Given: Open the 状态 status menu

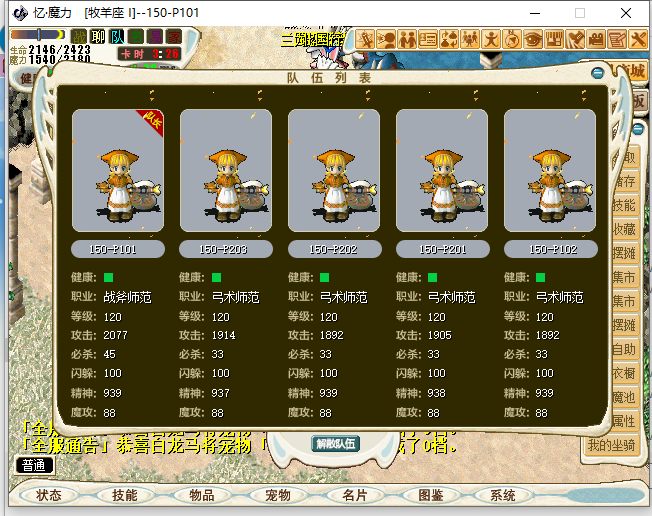Looking at the screenshot, I should click(49, 495).
